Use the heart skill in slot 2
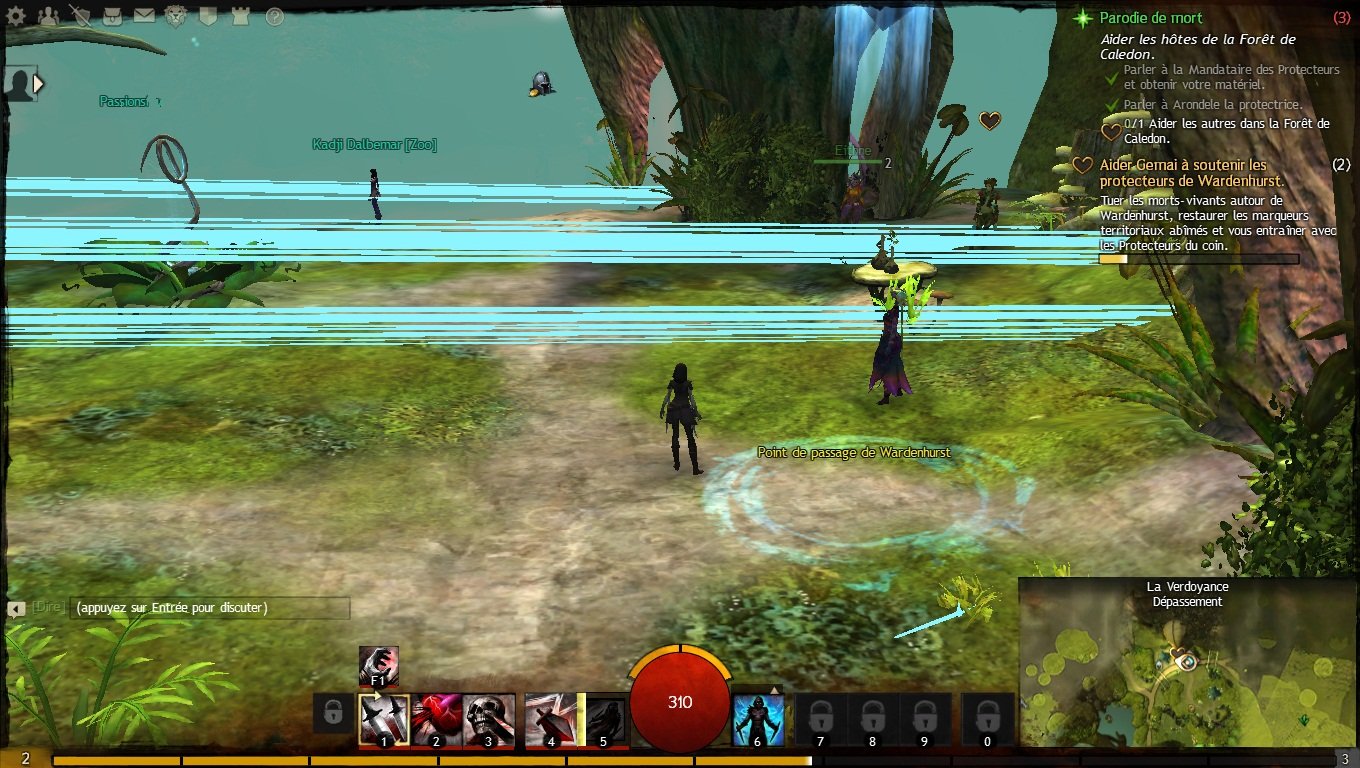1360x768 pixels. point(436,719)
